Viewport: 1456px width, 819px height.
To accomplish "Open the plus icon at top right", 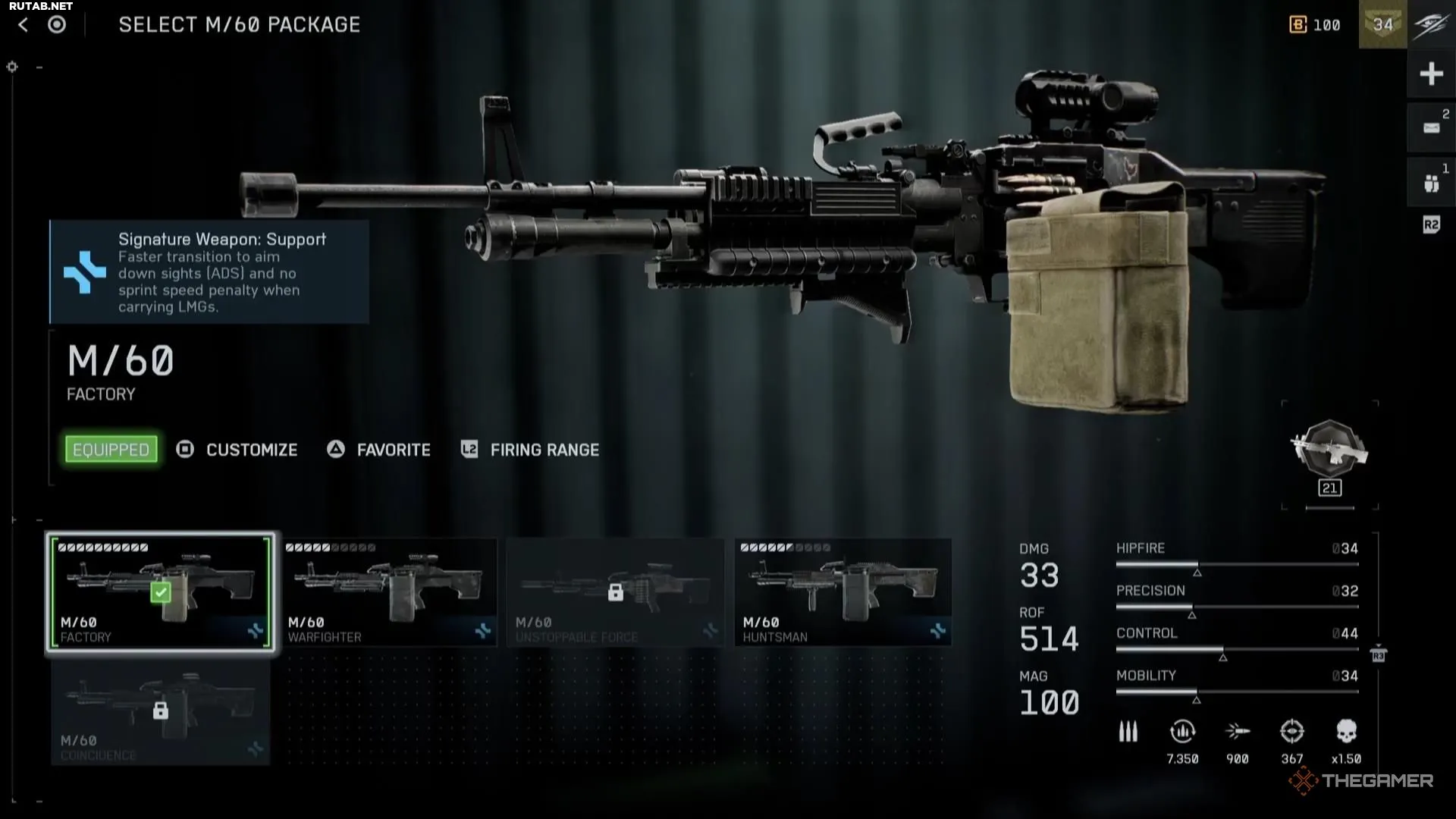I will (x=1431, y=74).
